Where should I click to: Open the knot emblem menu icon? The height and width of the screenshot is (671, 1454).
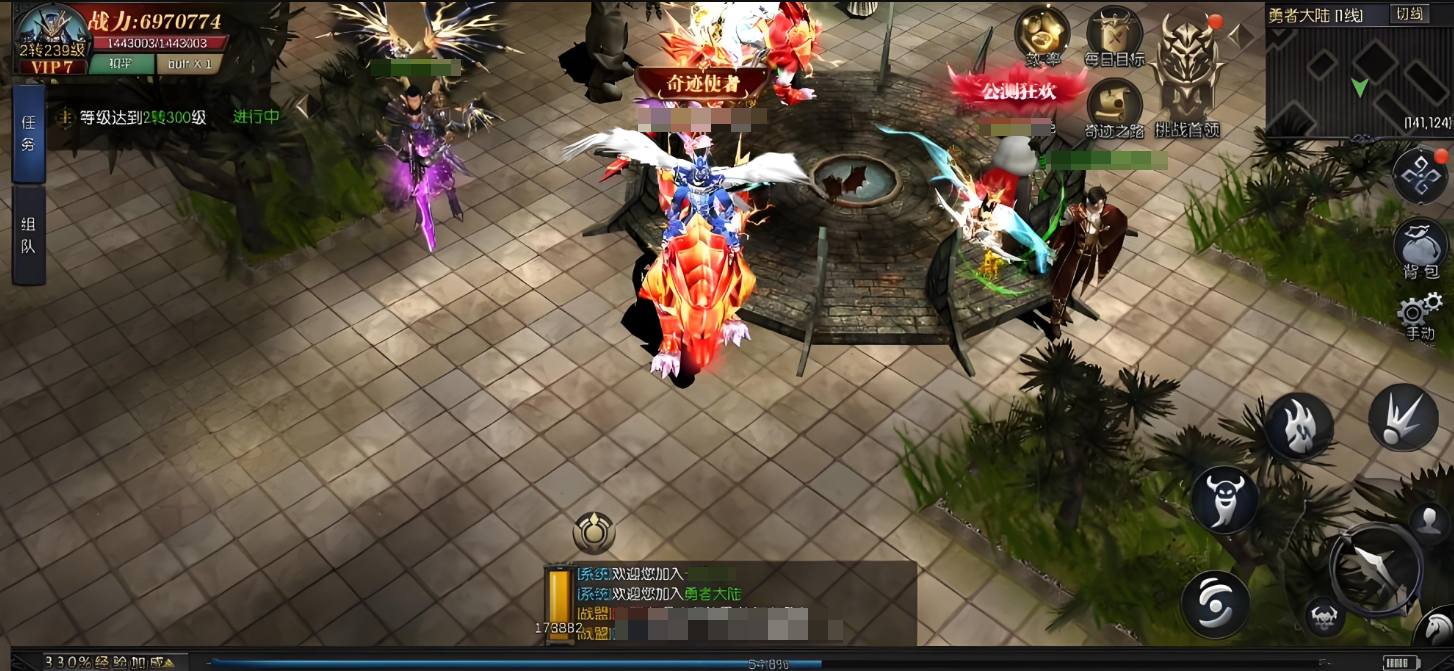point(1420,176)
